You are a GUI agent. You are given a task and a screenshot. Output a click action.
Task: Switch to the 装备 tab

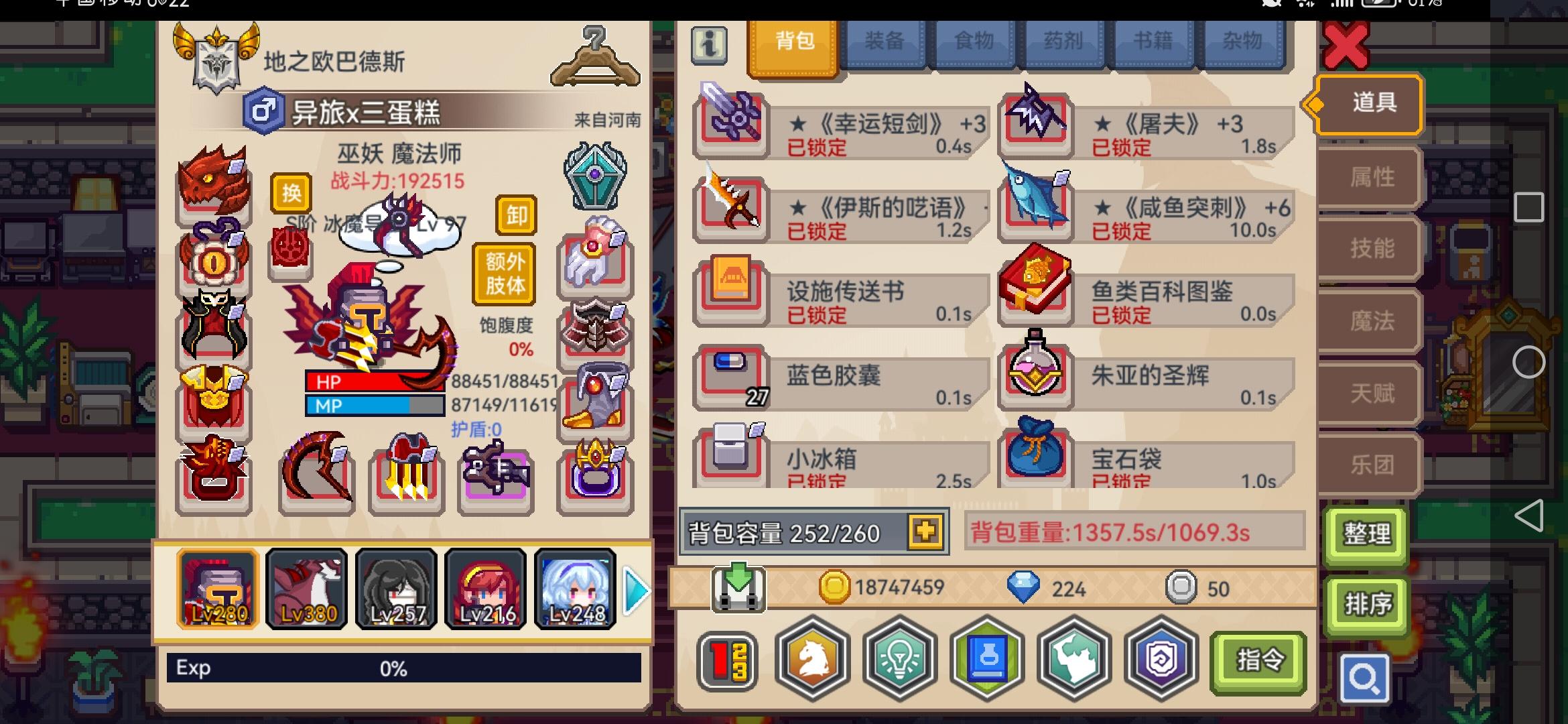coord(883,42)
